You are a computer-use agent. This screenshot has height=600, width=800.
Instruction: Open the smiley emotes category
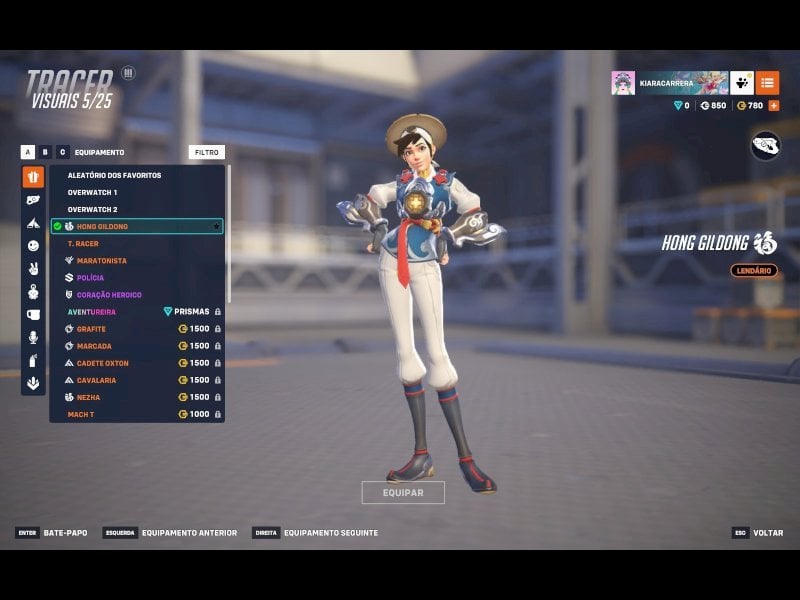pos(33,245)
